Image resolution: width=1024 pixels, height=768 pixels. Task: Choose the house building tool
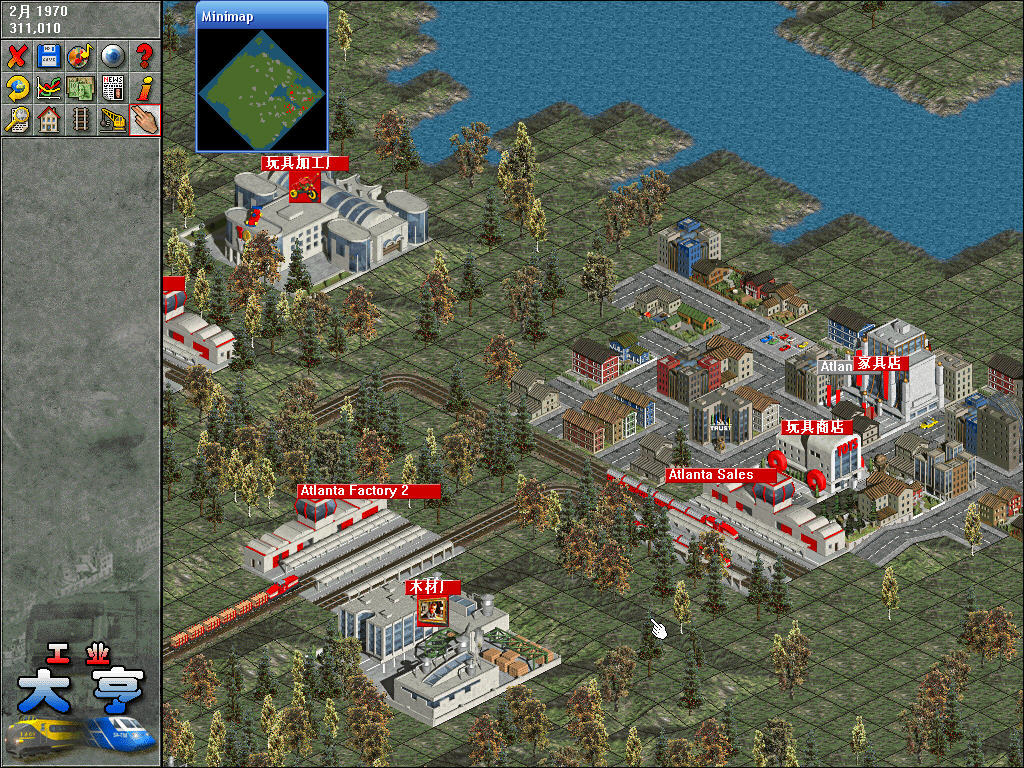tap(48, 119)
